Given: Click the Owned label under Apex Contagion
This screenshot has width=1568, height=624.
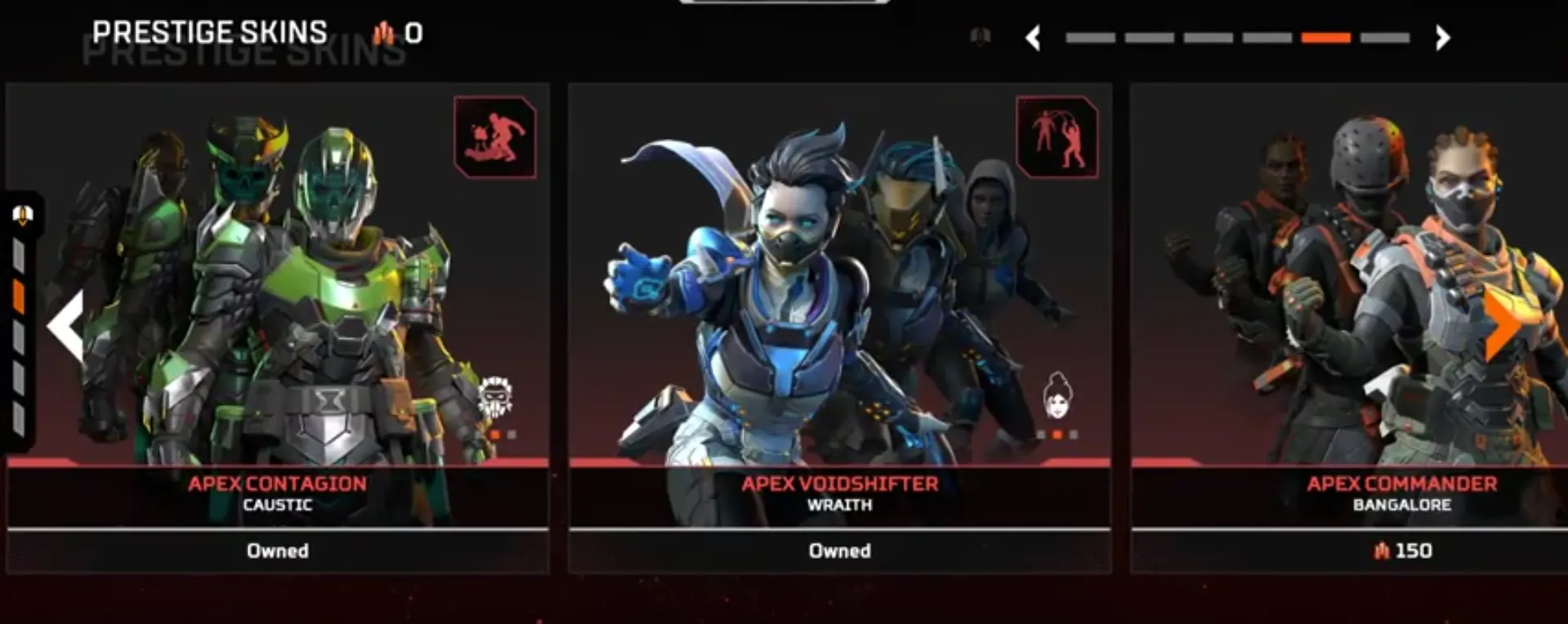Looking at the screenshot, I should click(277, 550).
